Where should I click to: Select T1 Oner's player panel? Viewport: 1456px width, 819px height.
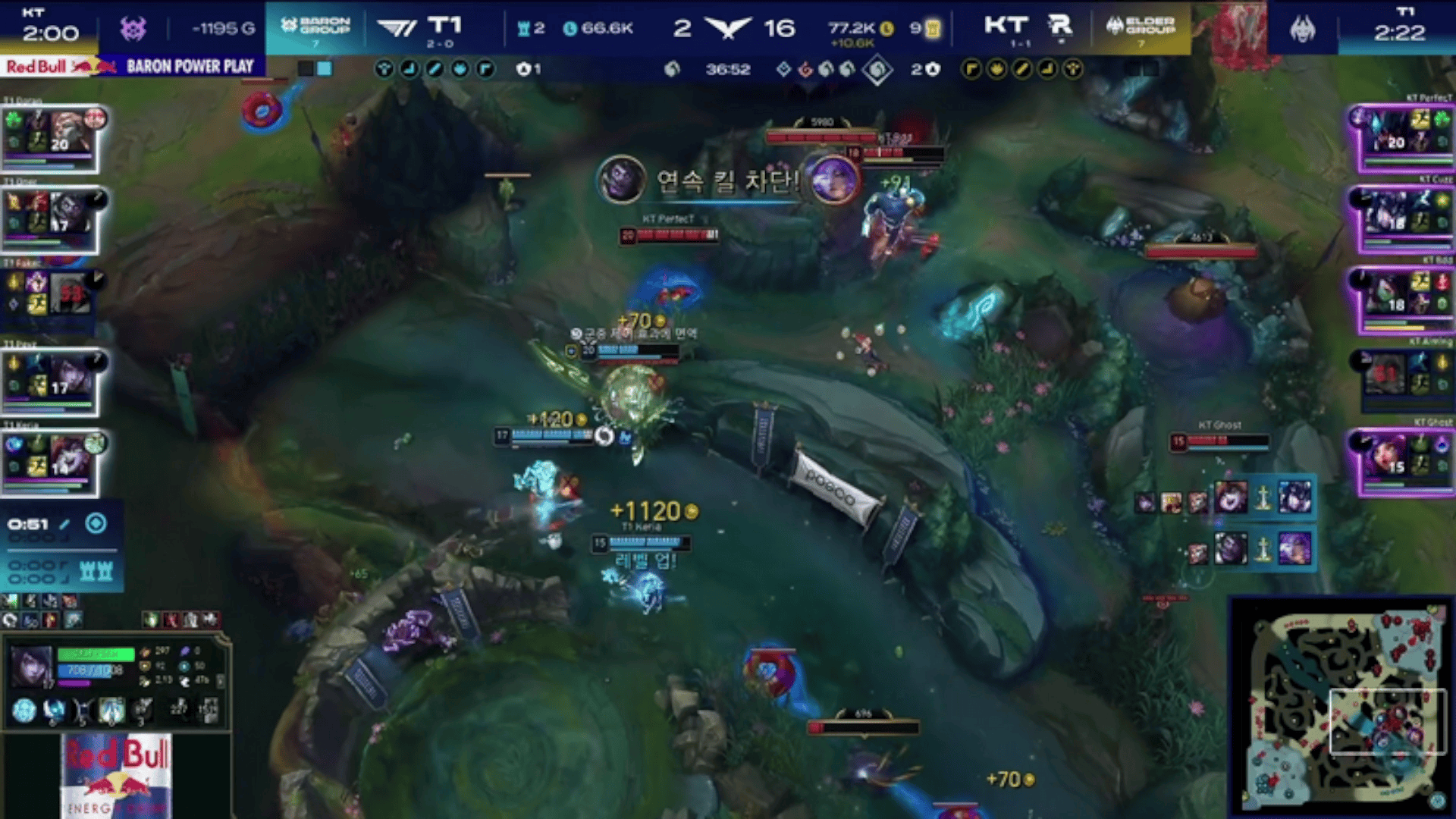(x=52, y=218)
